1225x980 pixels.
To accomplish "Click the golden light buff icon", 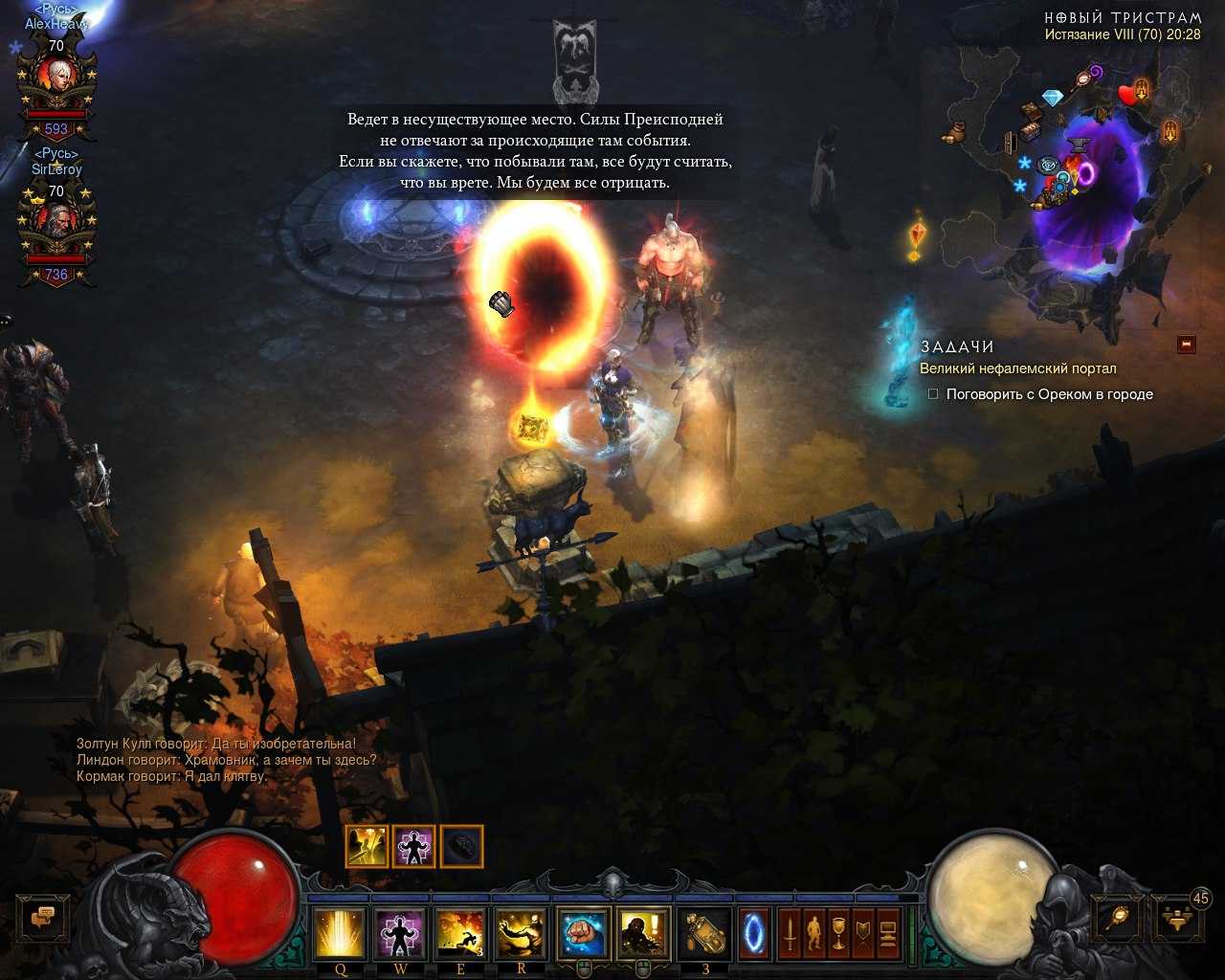I will coord(367,847).
